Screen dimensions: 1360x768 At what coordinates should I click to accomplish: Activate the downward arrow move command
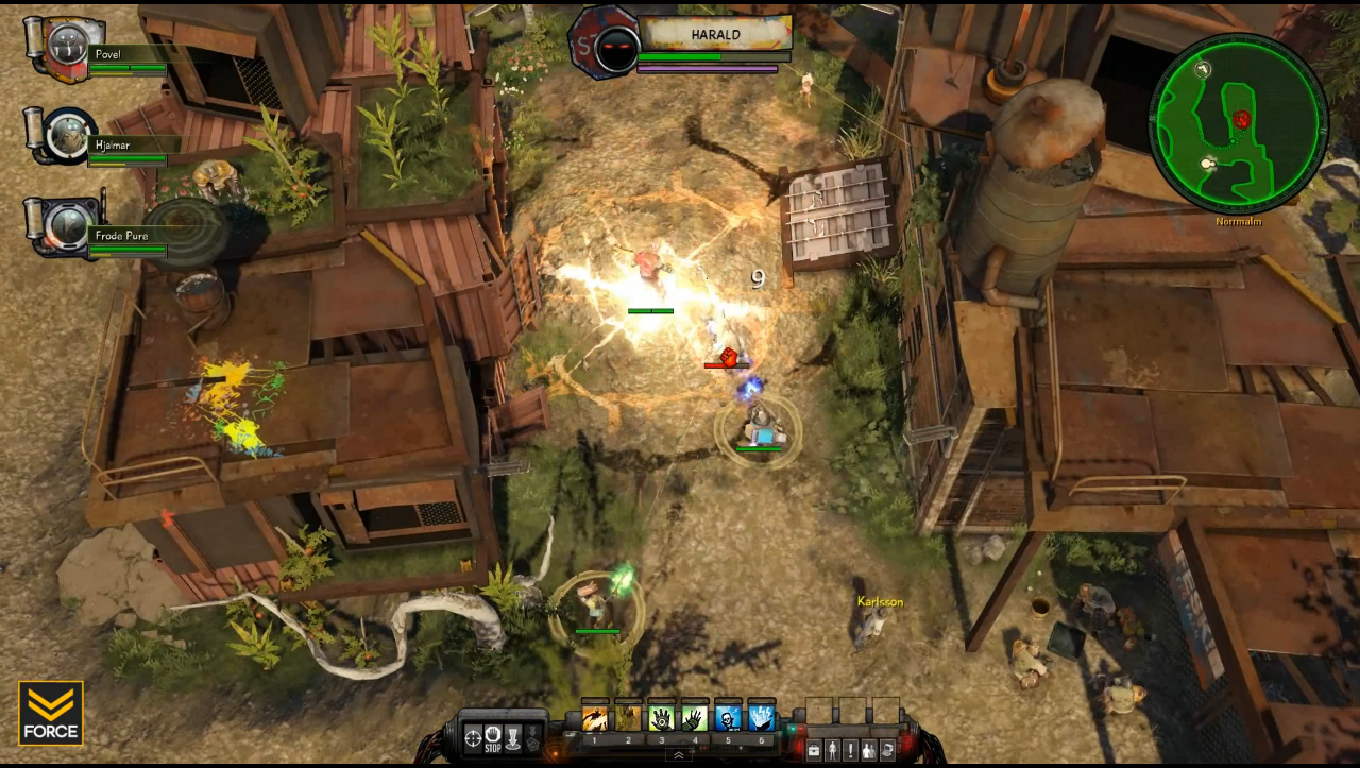point(514,737)
